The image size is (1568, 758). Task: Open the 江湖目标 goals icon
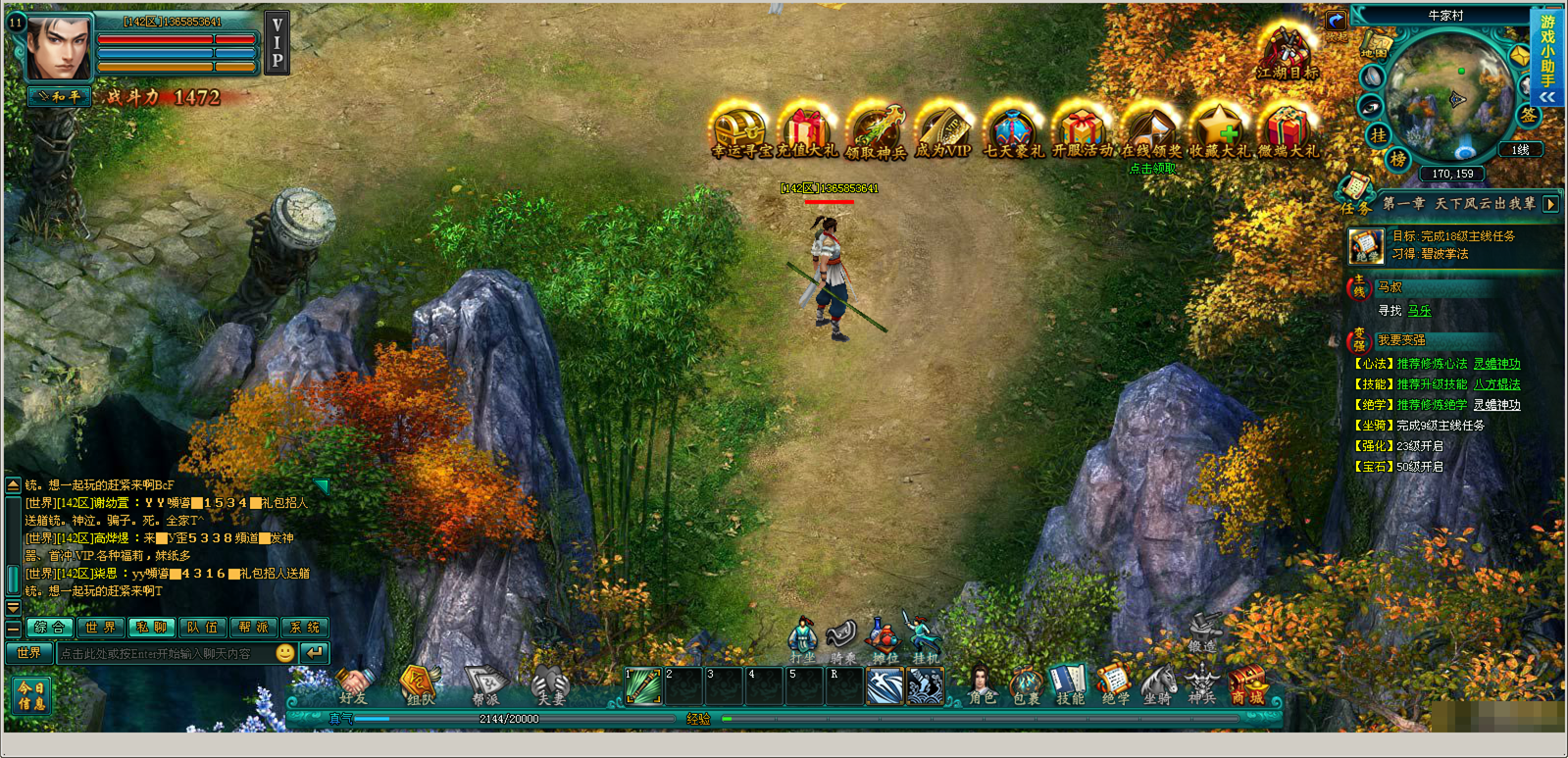point(1287,52)
